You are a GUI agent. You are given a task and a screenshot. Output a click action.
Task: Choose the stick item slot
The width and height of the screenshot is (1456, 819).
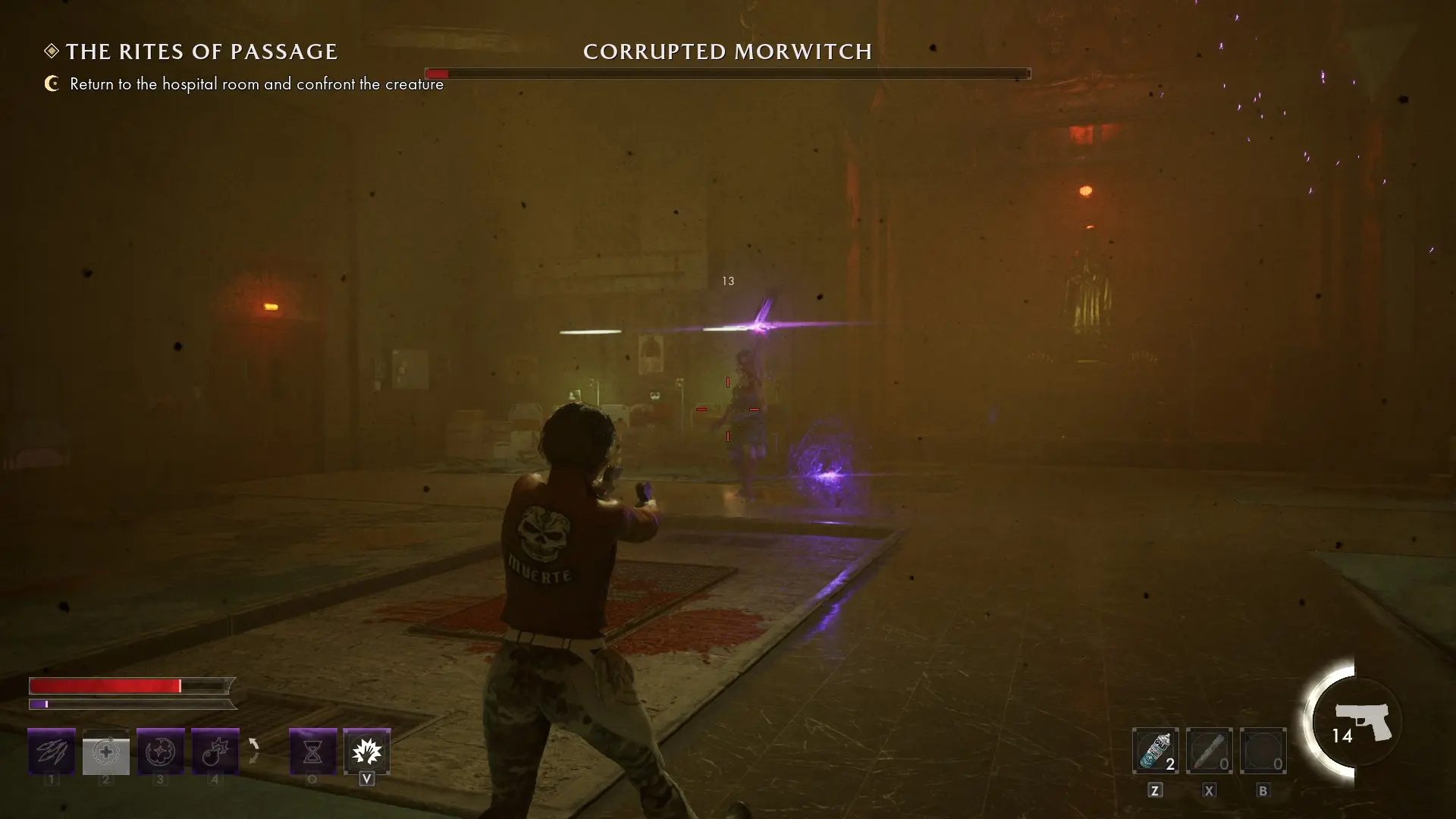coord(1209,752)
